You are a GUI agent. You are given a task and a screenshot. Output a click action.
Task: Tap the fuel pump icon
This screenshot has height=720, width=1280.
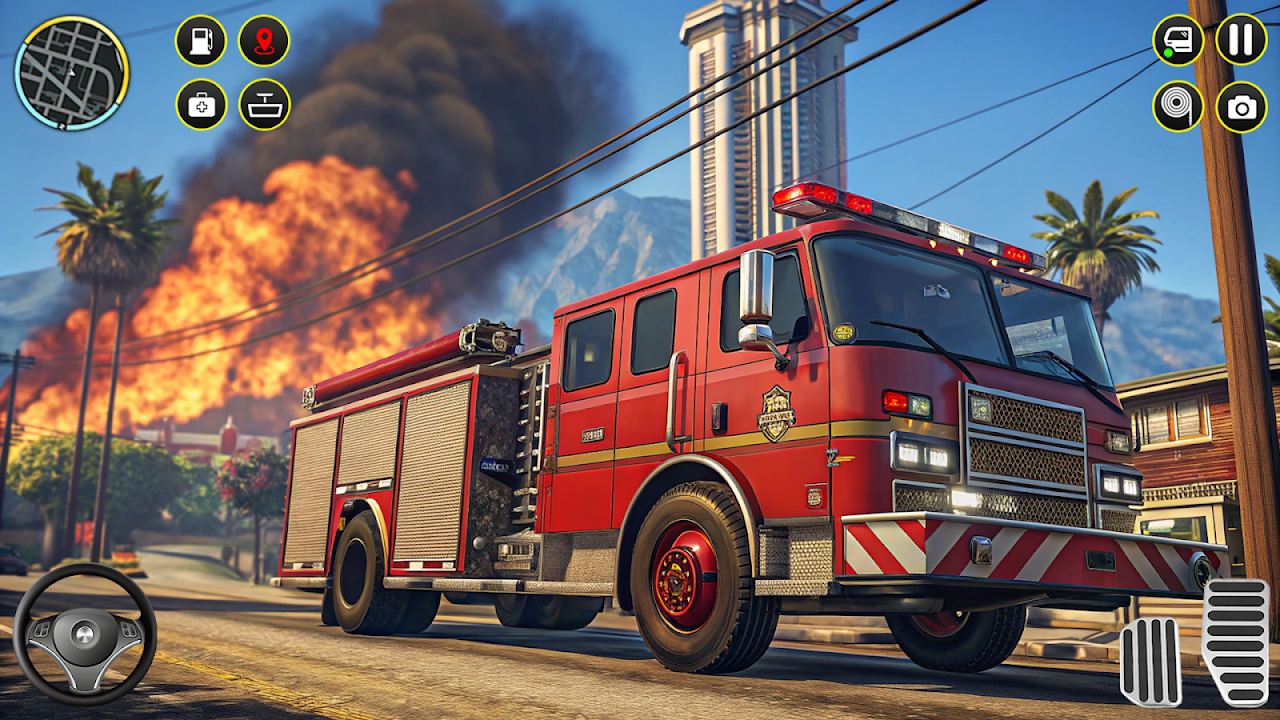[x=201, y=41]
